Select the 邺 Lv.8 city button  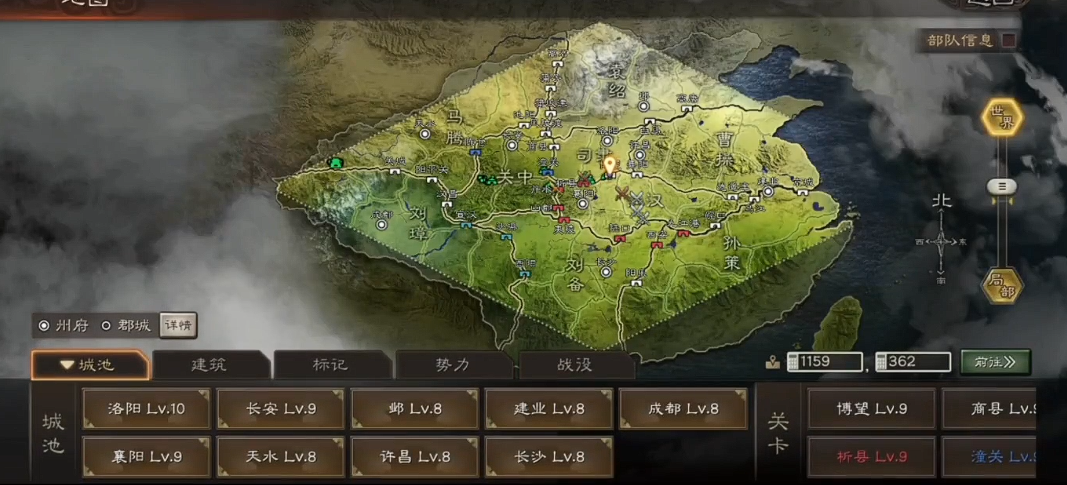tap(415, 409)
